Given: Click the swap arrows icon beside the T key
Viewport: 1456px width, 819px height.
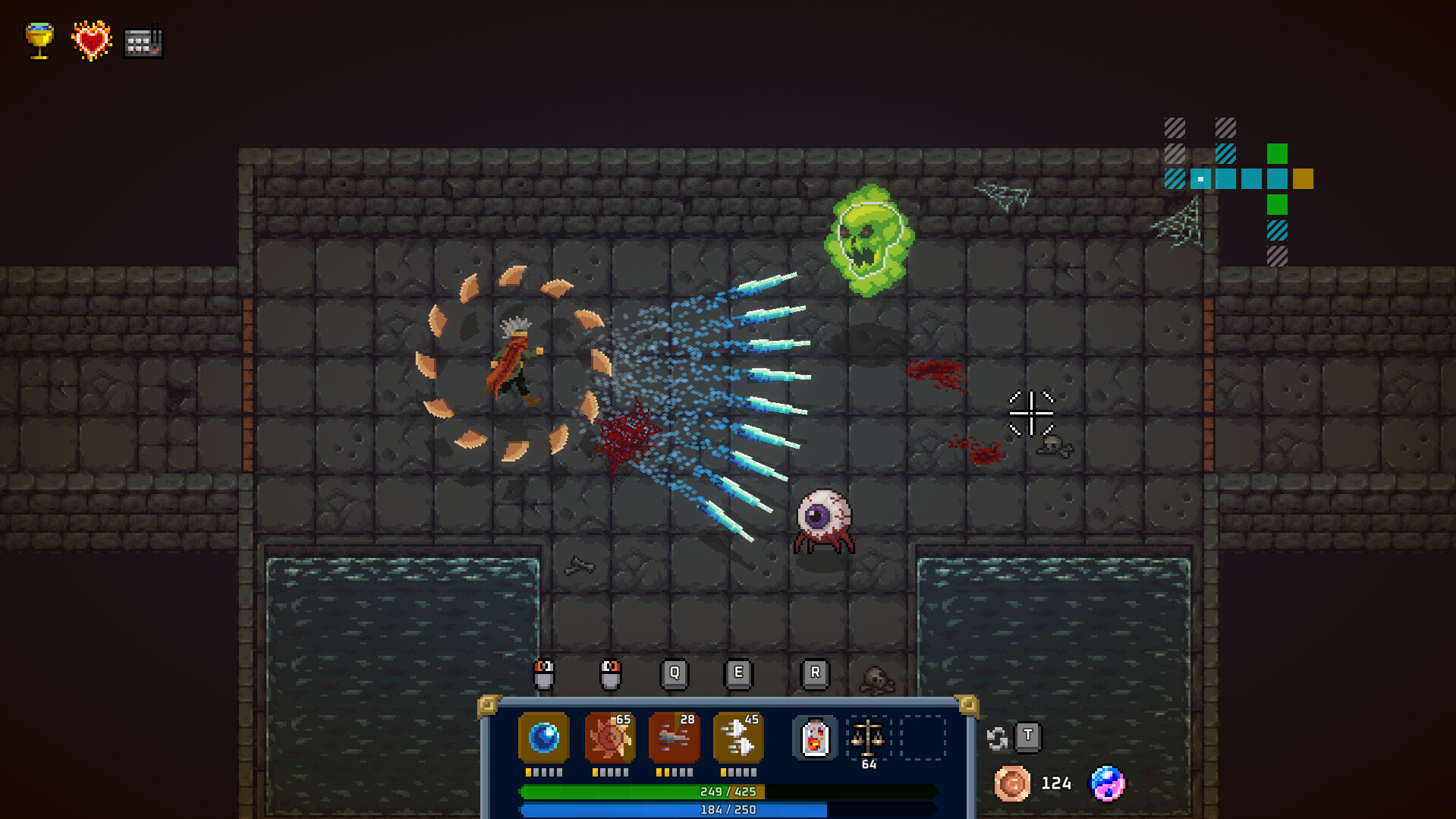Looking at the screenshot, I should point(998,737).
